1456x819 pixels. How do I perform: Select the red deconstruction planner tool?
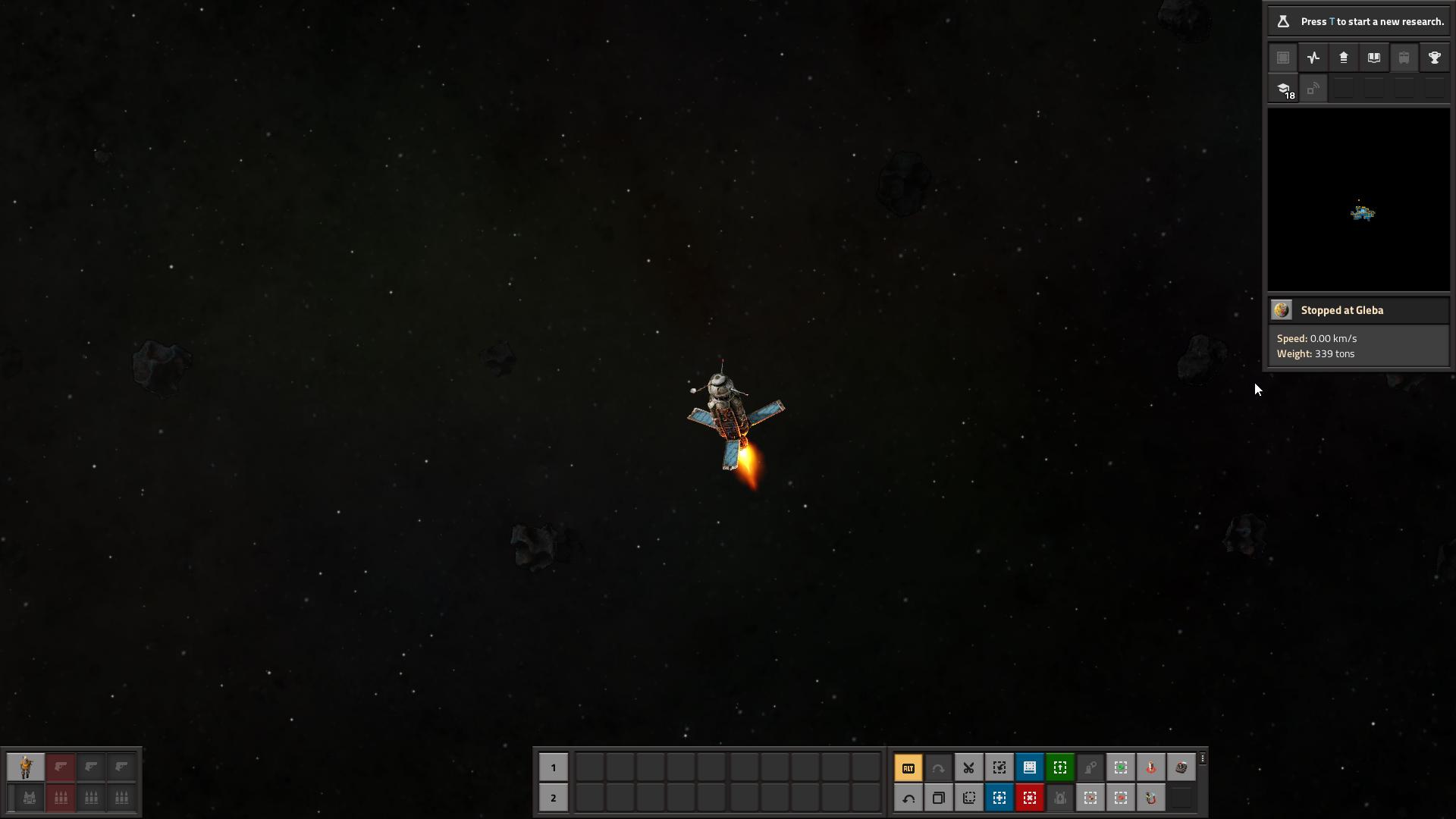[x=1029, y=798]
